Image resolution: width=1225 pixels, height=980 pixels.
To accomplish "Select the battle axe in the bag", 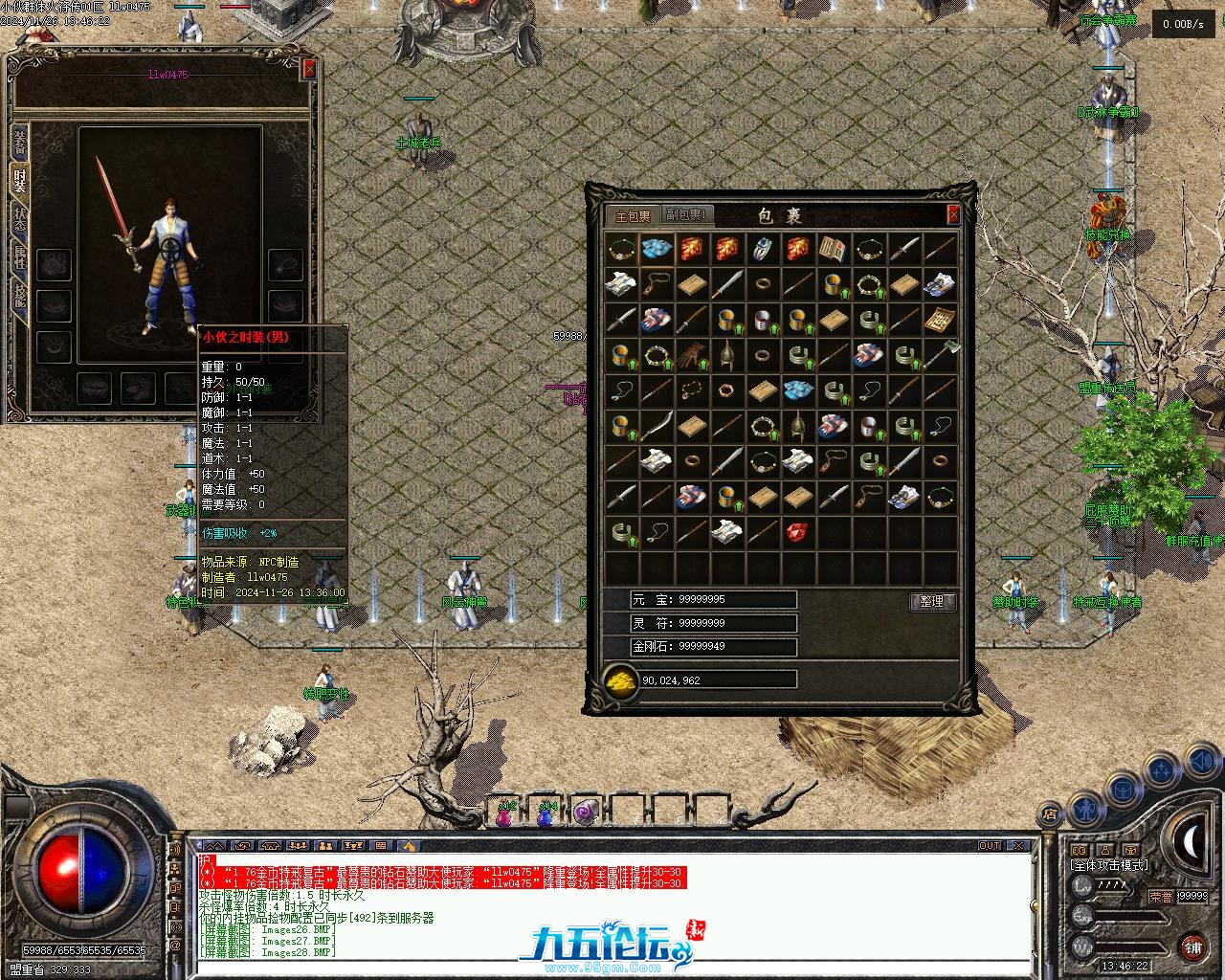I will tap(939, 356).
